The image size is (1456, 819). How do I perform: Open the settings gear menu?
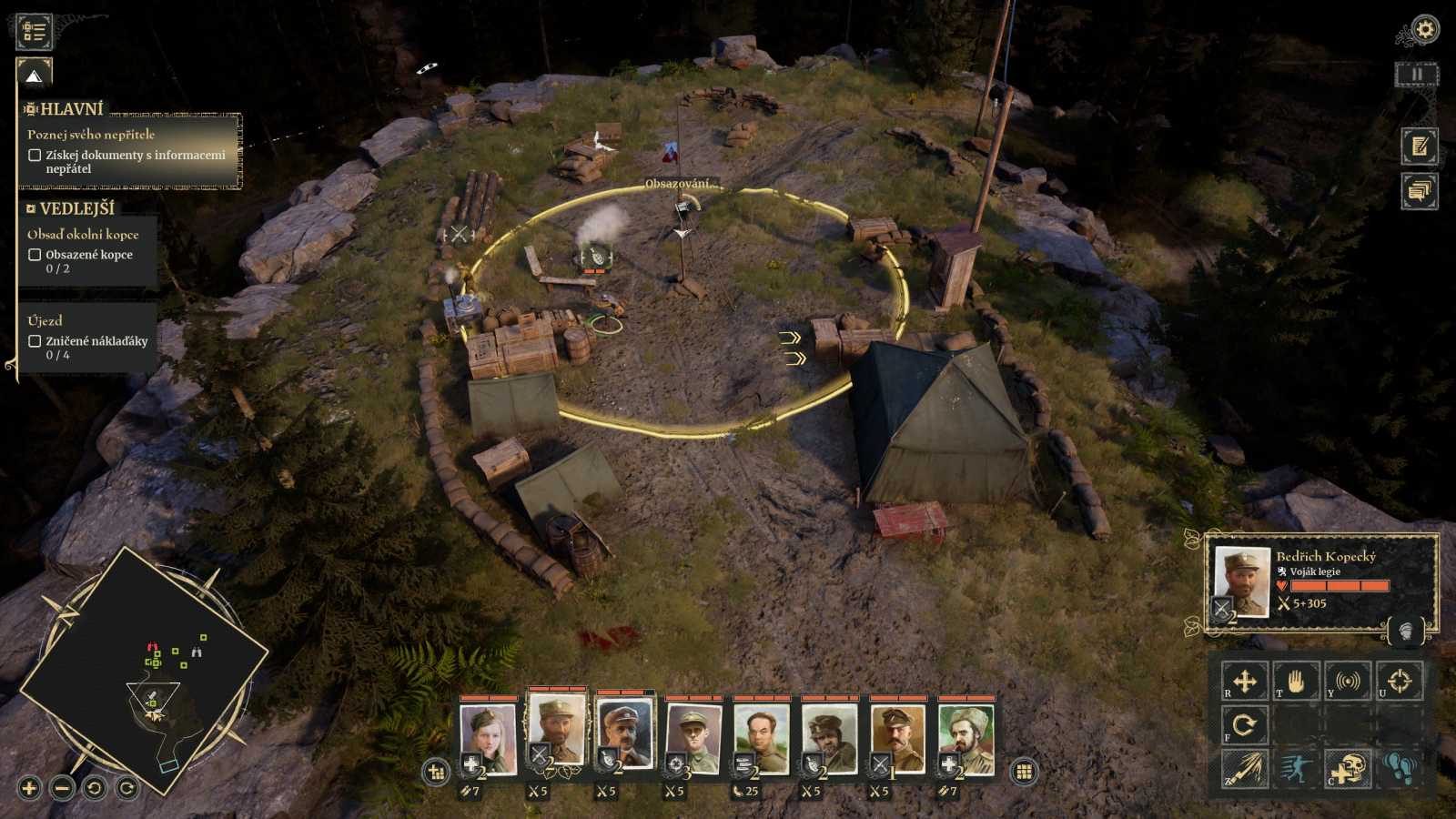point(1424,30)
